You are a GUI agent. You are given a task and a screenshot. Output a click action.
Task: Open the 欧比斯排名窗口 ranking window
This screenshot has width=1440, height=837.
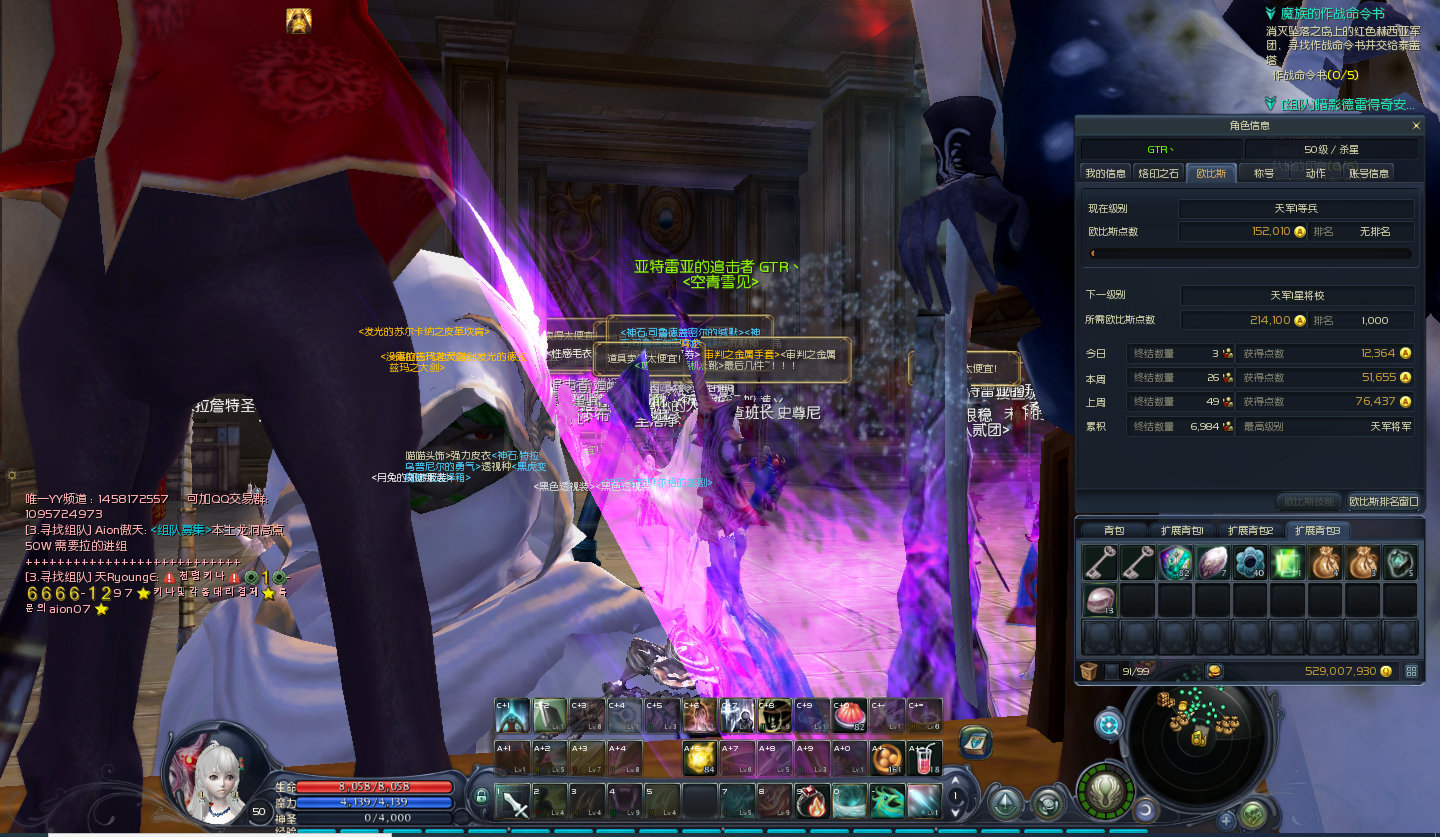(1383, 501)
